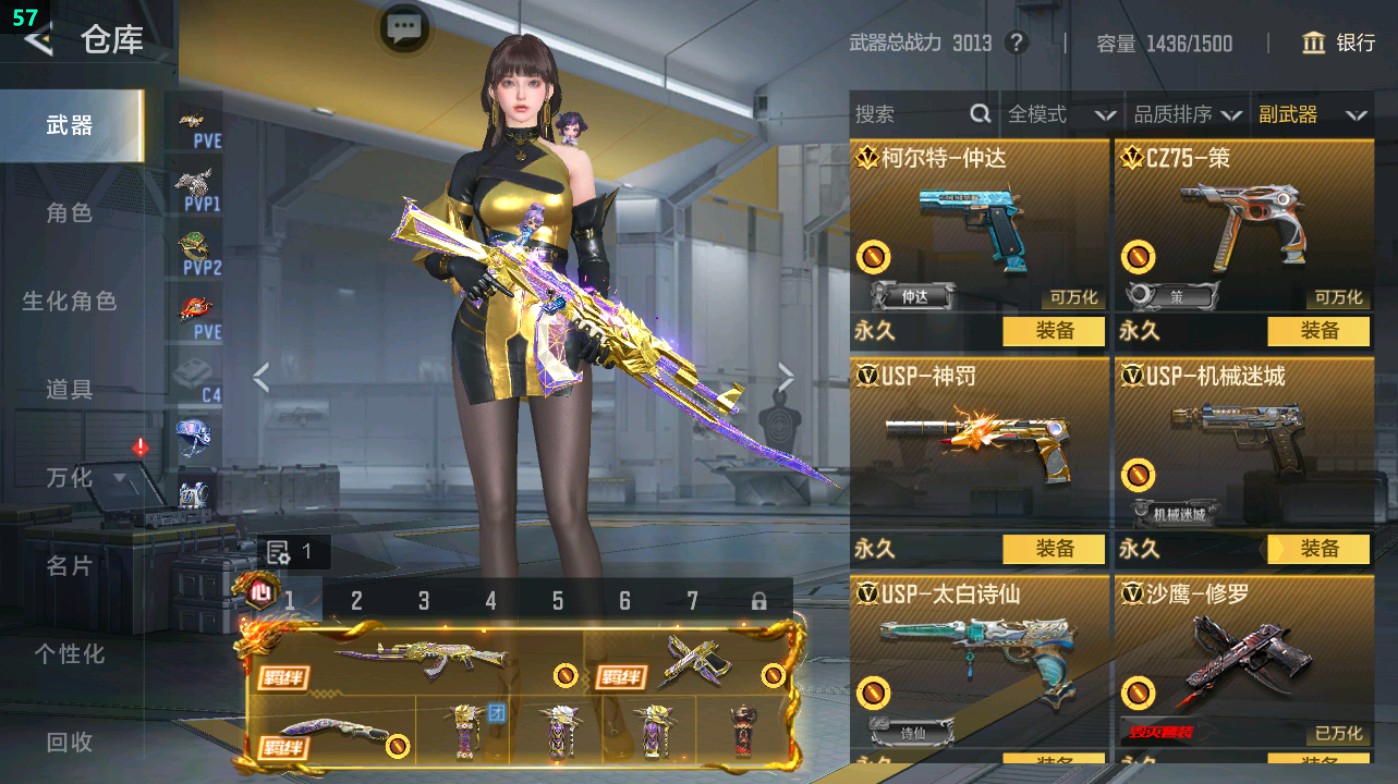
Task: Open the 银行 bank panel
Action: tap(1341, 44)
